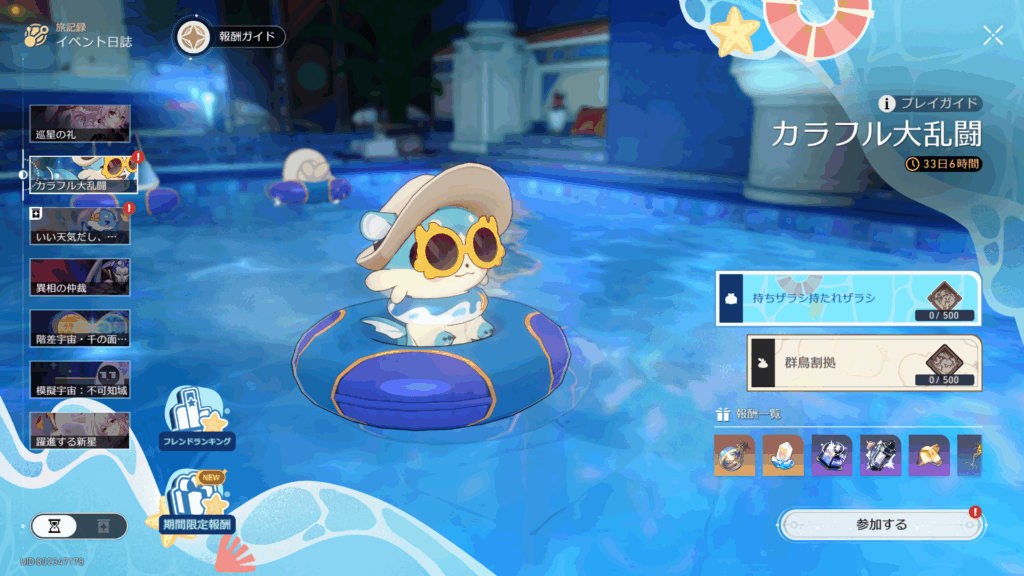Image resolution: width=1024 pixels, height=576 pixels.
Task: Click the 参加する join button
Action: tap(880, 524)
